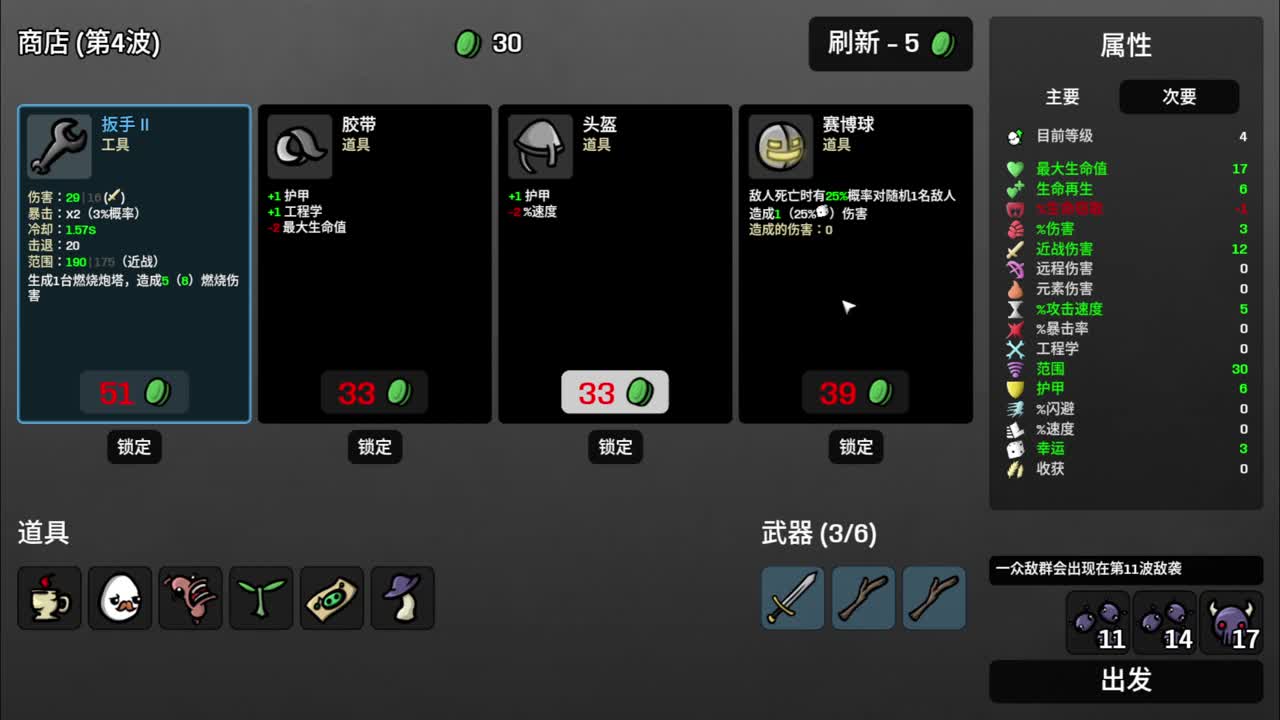This screenshot has height=720, width=1280.
Task: Click the 幸运 dice icon in the stats panel
Action: [x=1015, y=449]
